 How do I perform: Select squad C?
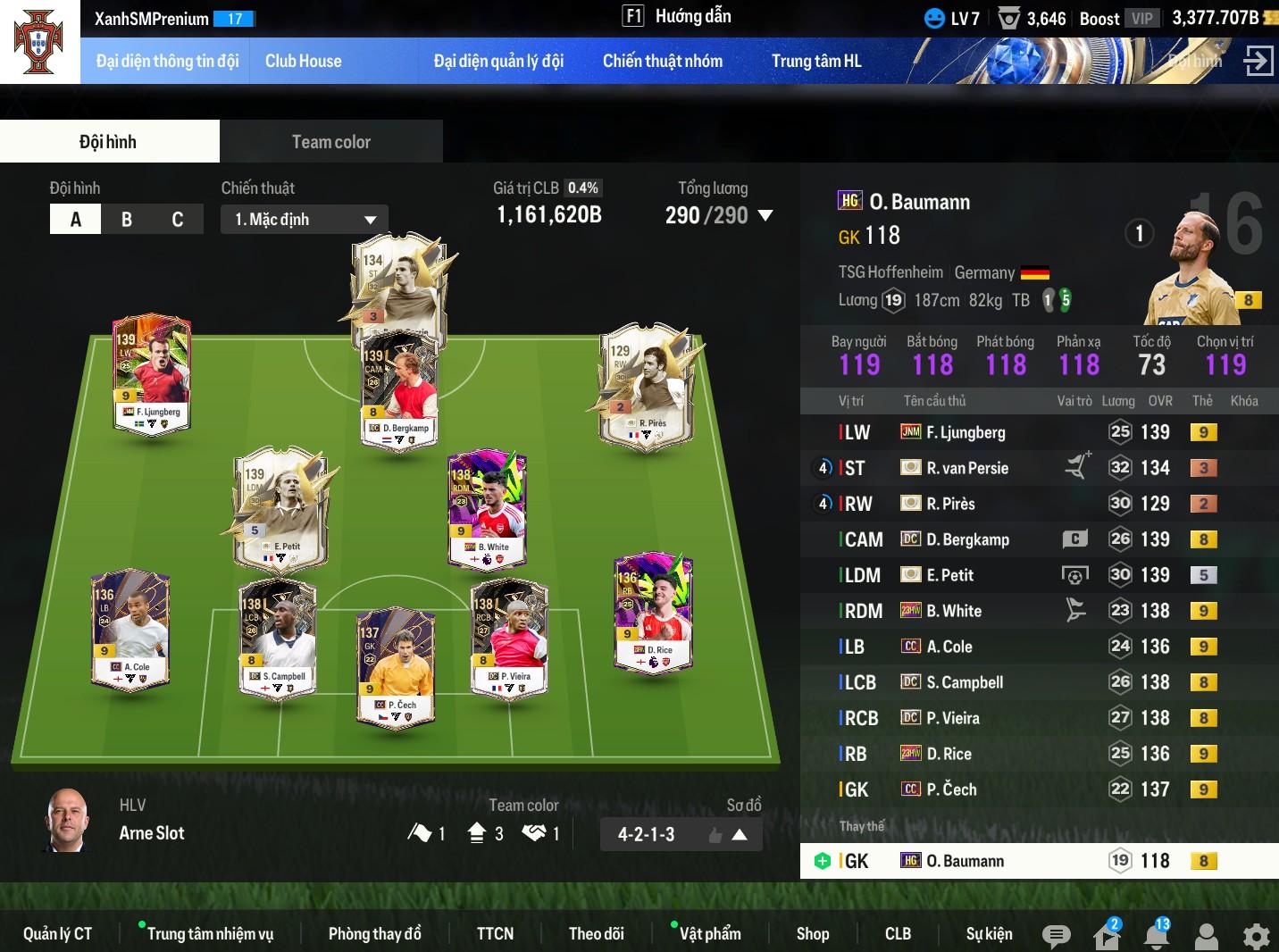coord(177,220)
